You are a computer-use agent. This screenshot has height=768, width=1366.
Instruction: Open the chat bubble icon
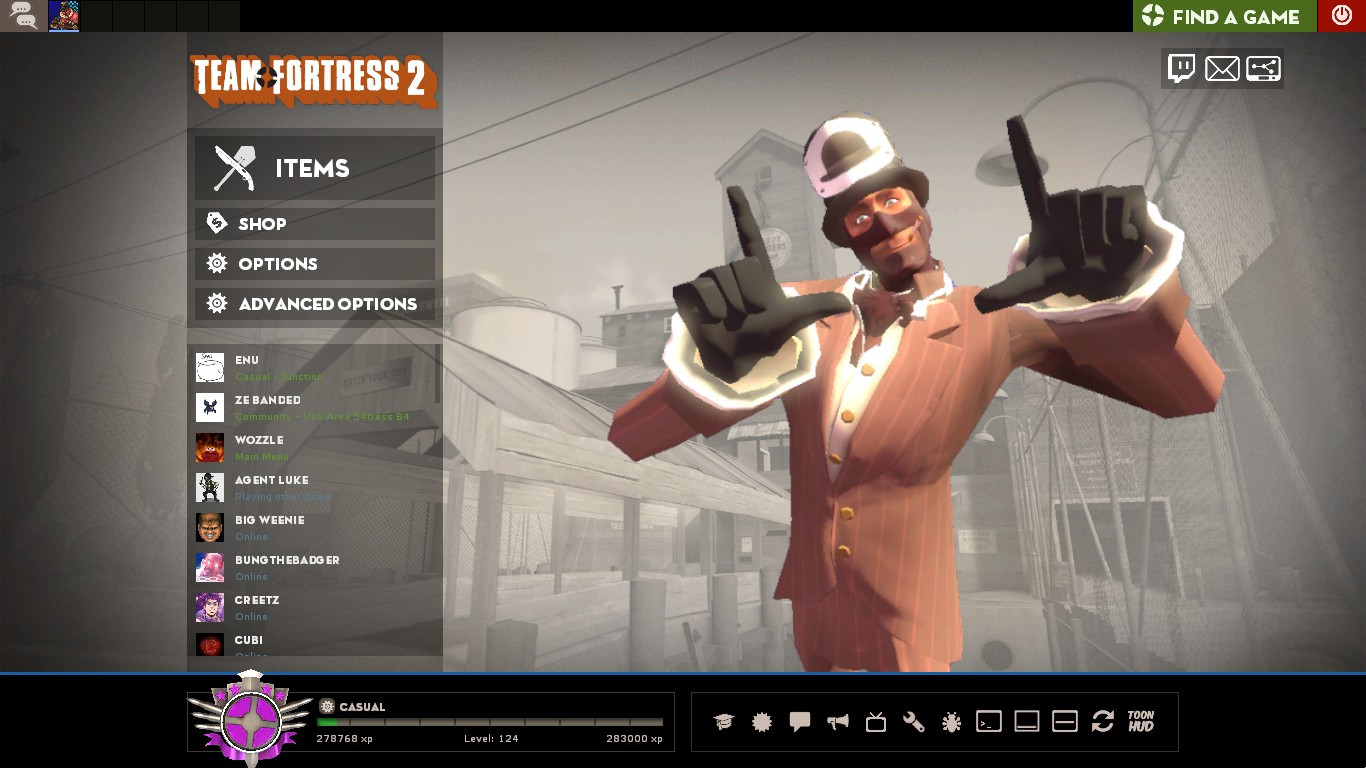click(800, 721)
